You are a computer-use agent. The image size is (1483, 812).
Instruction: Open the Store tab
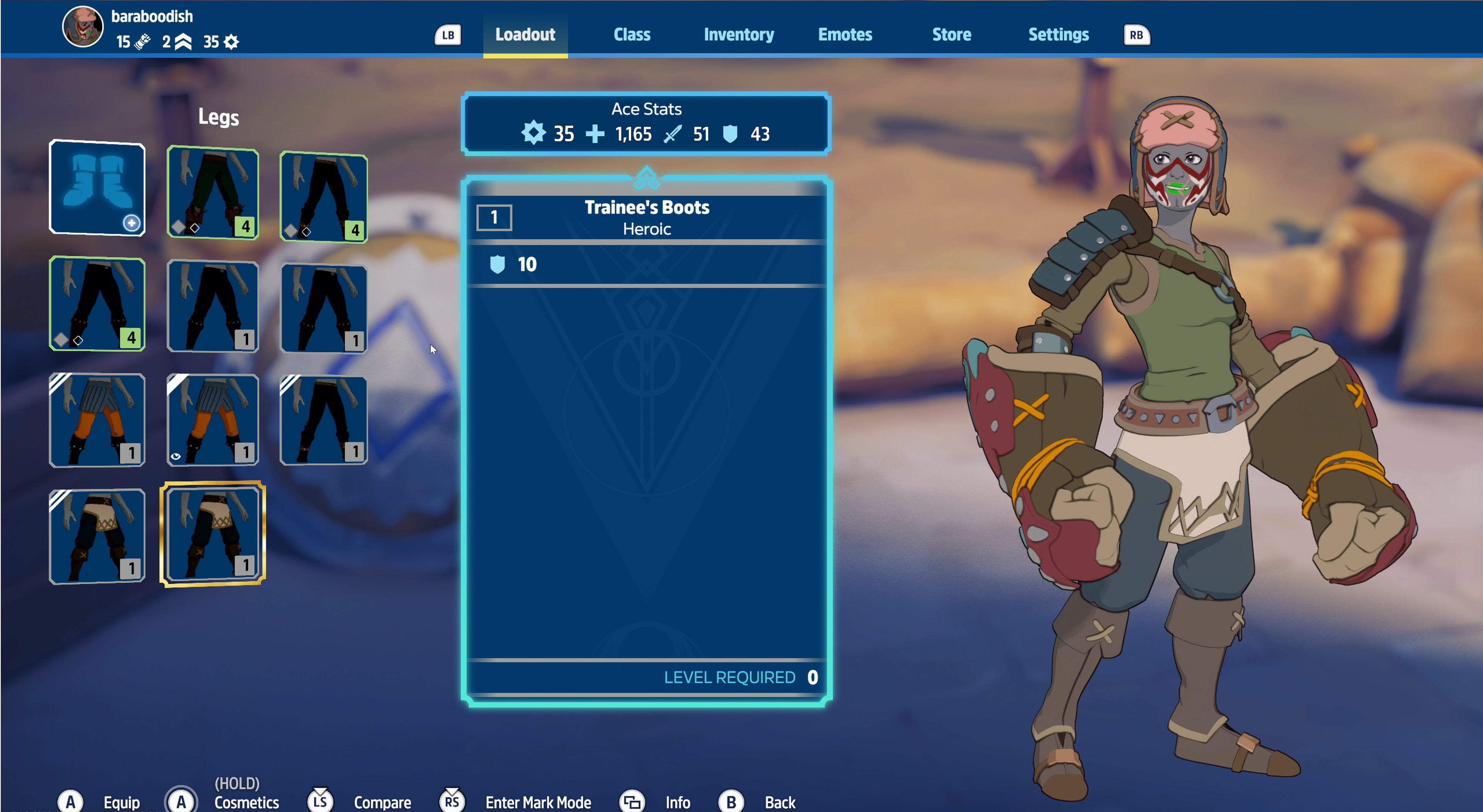951,34
